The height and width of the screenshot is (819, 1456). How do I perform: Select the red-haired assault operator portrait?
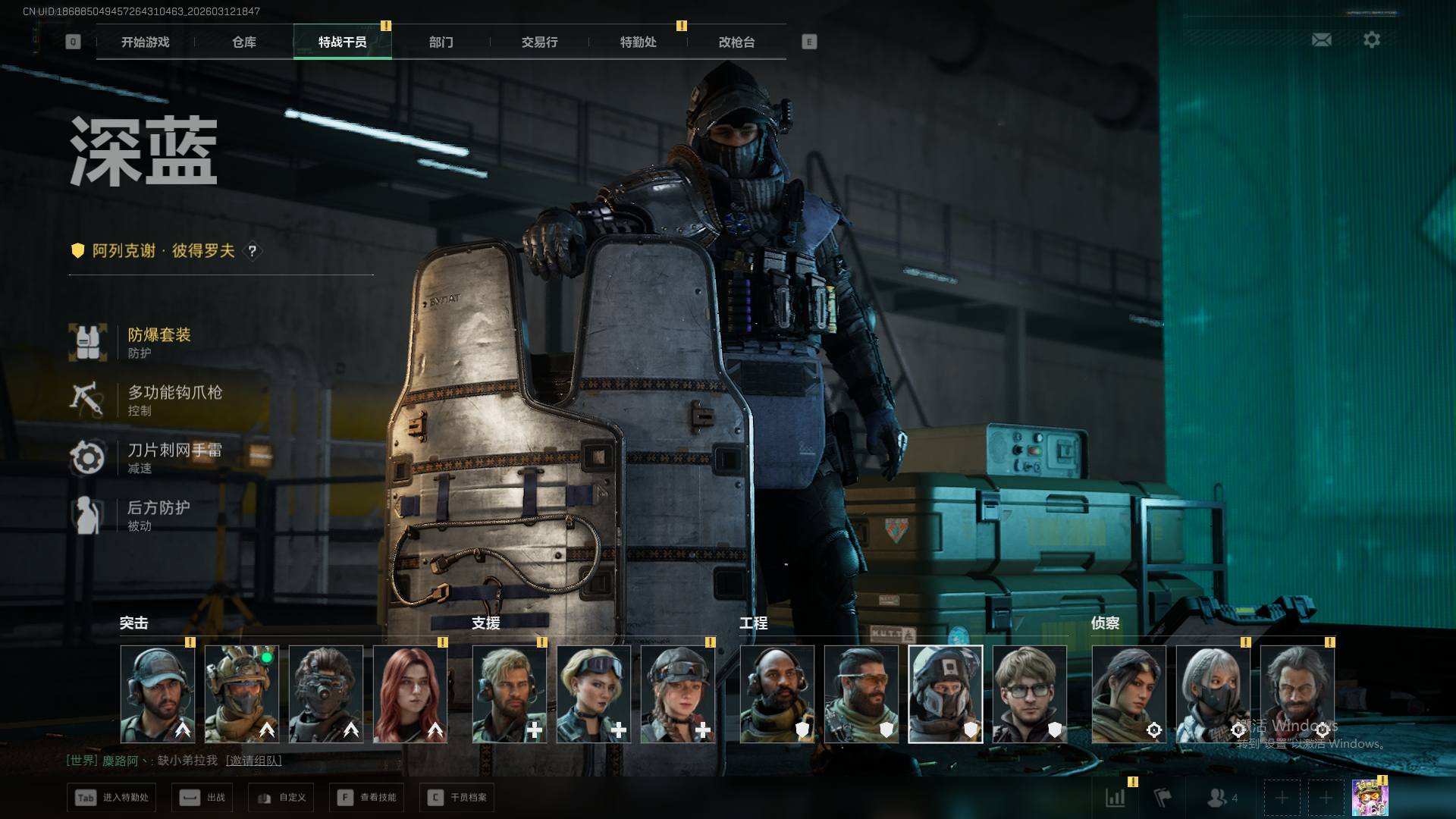click(410, 694)
